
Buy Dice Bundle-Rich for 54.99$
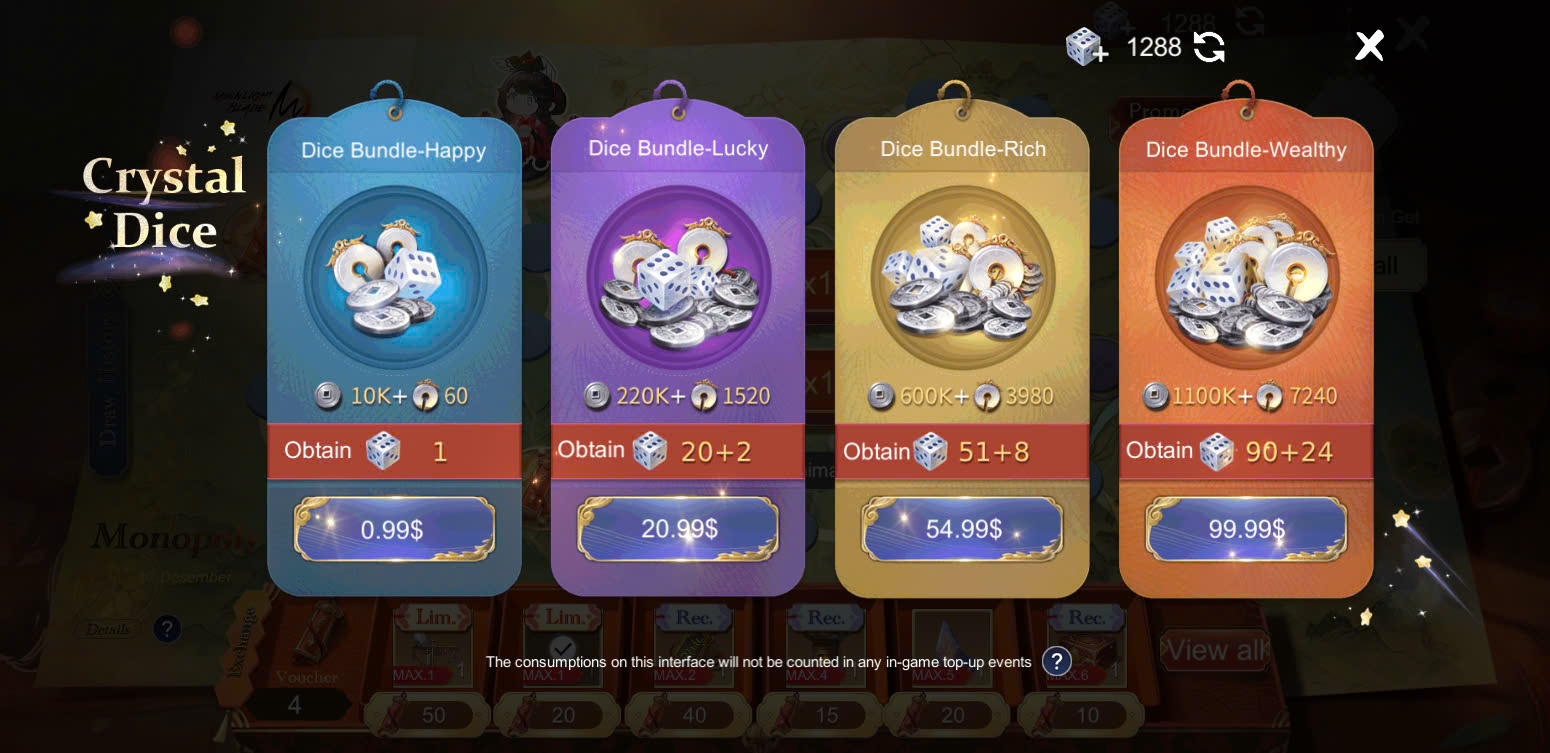click(962, 529)
